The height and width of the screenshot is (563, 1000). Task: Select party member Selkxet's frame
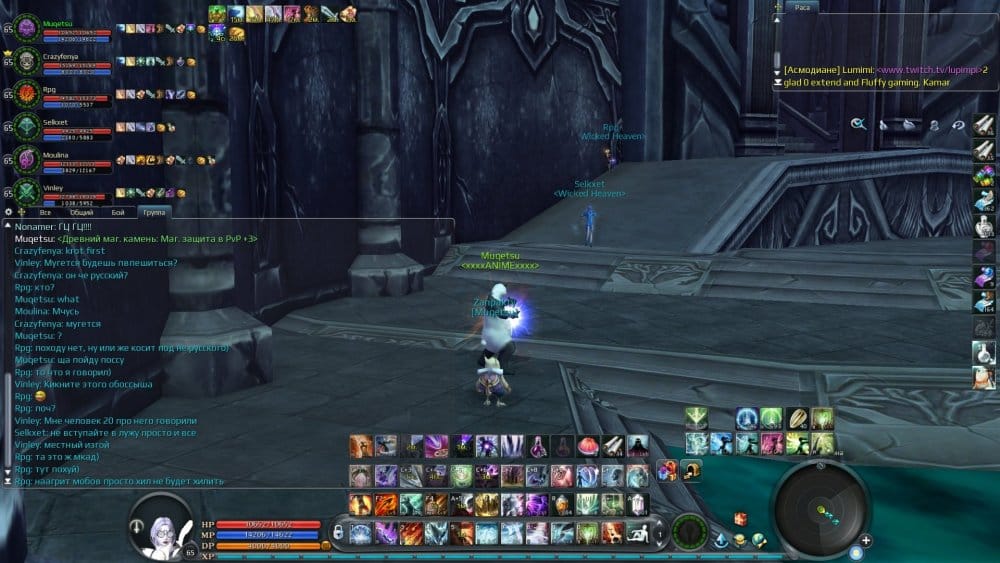(25, 127)
